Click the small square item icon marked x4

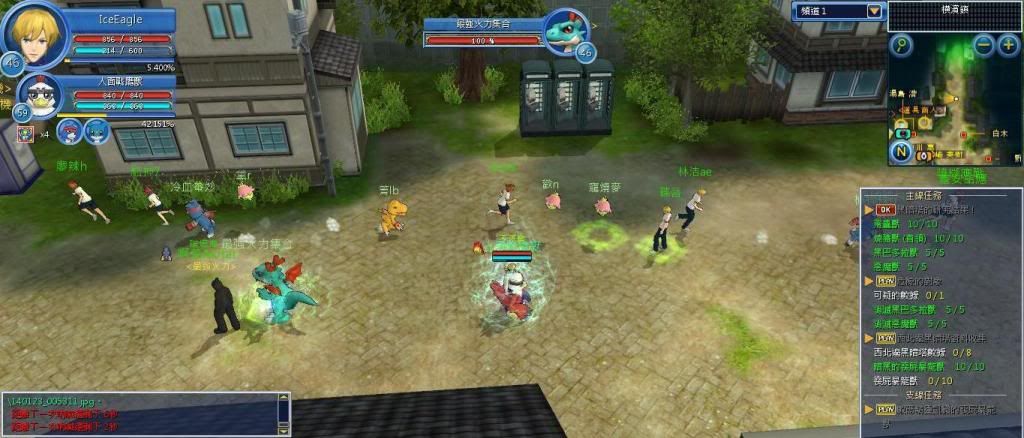coord(24,134)
